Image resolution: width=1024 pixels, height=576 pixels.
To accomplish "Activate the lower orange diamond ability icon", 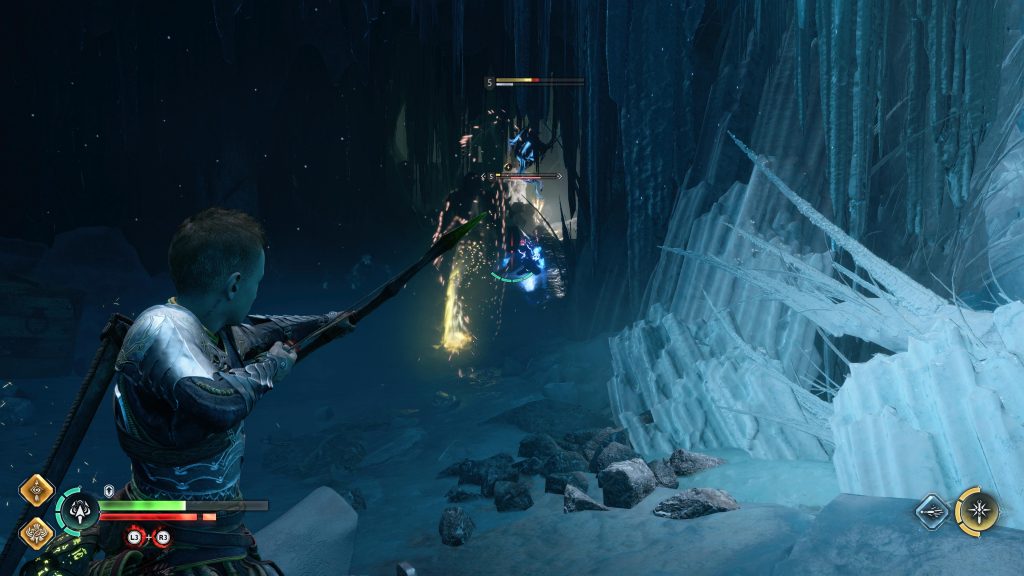I will (36, 531).
